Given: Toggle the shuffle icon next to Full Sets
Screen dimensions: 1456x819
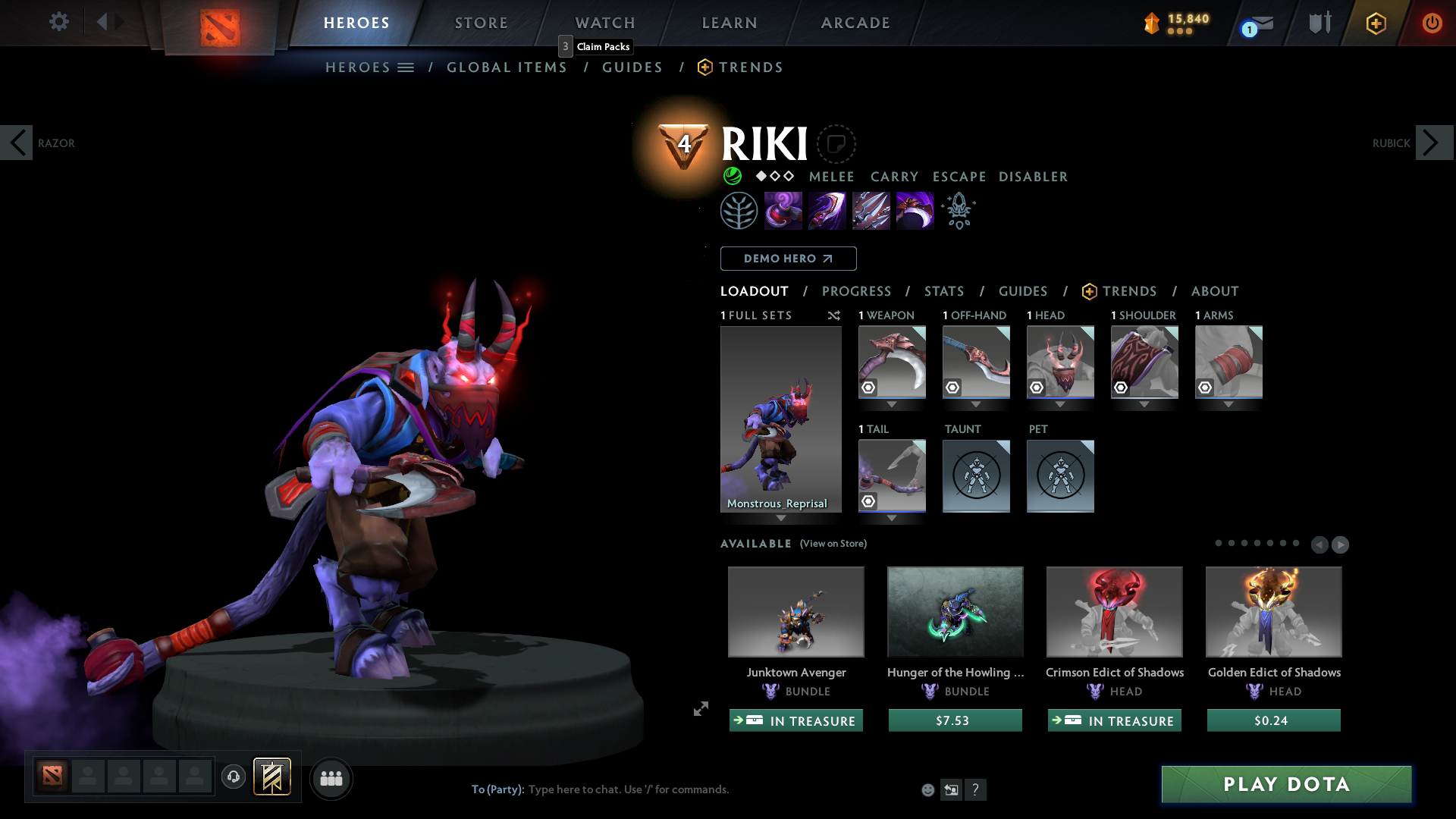Looking at the screenshot, I should (833, 315).
